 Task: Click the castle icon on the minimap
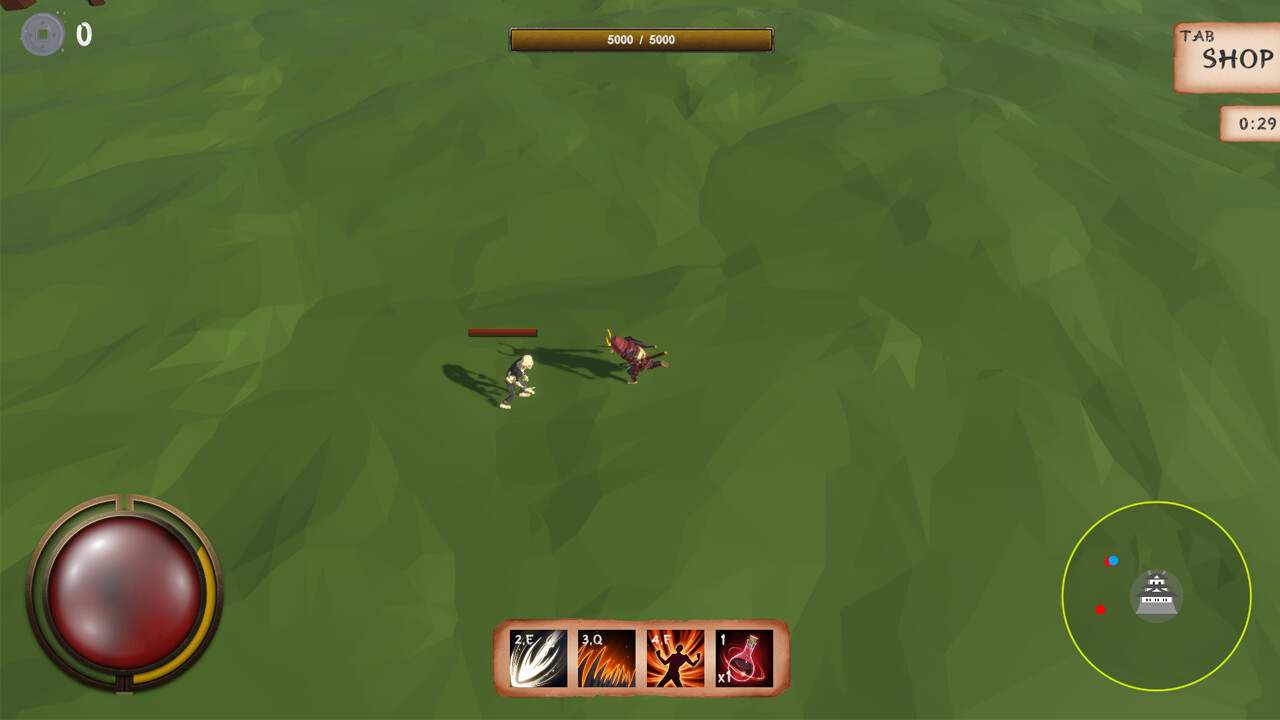click(x=1156, y=594)
